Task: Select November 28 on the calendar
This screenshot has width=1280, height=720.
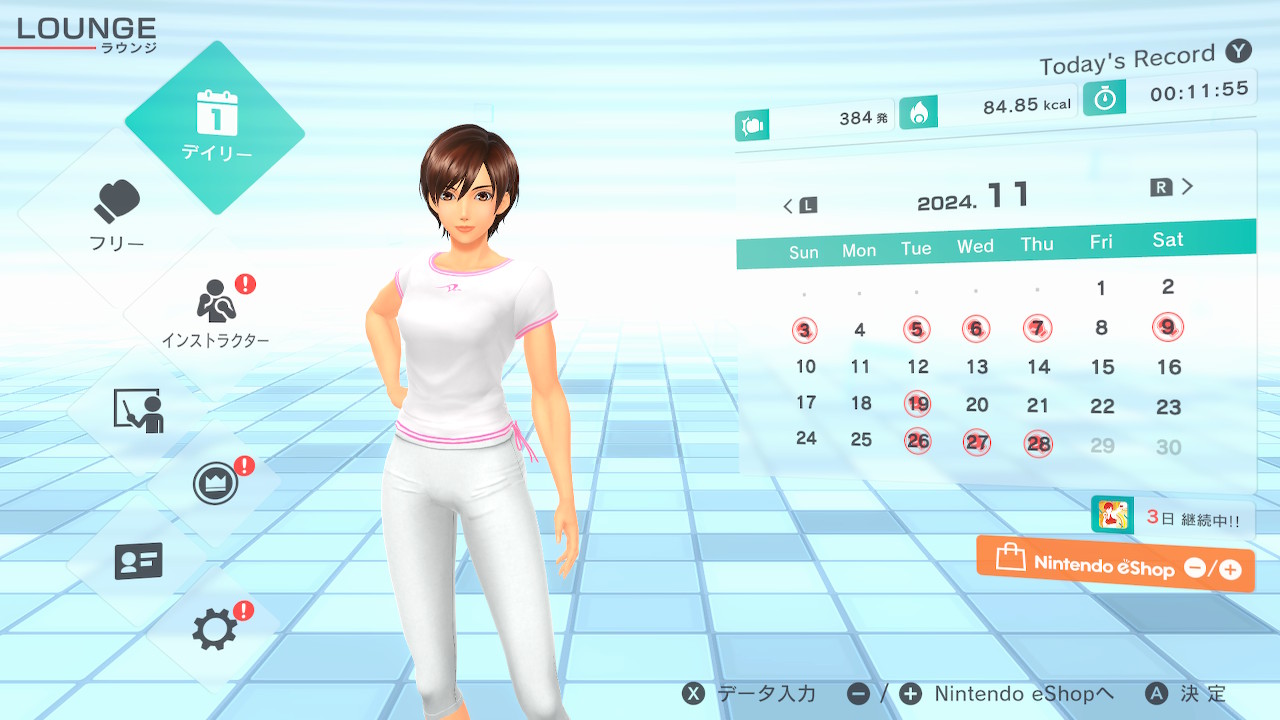Action: click(1038, 443)
